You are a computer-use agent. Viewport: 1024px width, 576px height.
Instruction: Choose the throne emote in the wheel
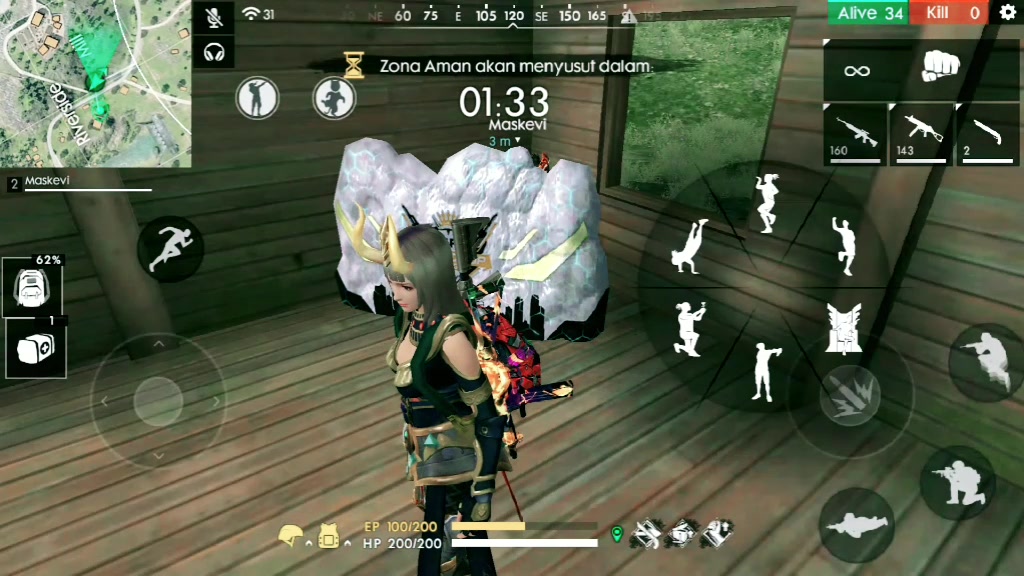[844, 327]
